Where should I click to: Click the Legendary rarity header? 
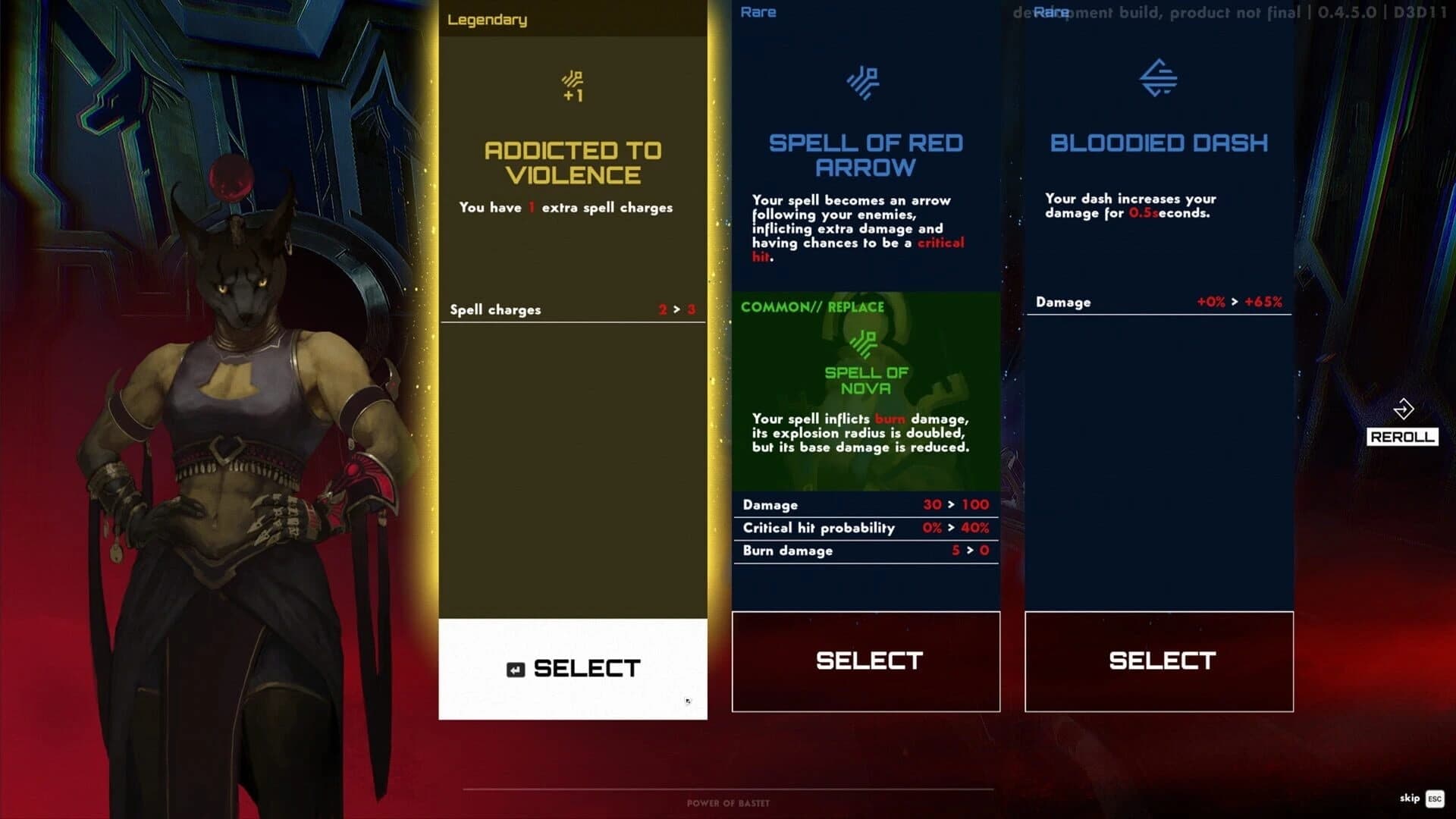pyautogui.click(x=486, y=20)
